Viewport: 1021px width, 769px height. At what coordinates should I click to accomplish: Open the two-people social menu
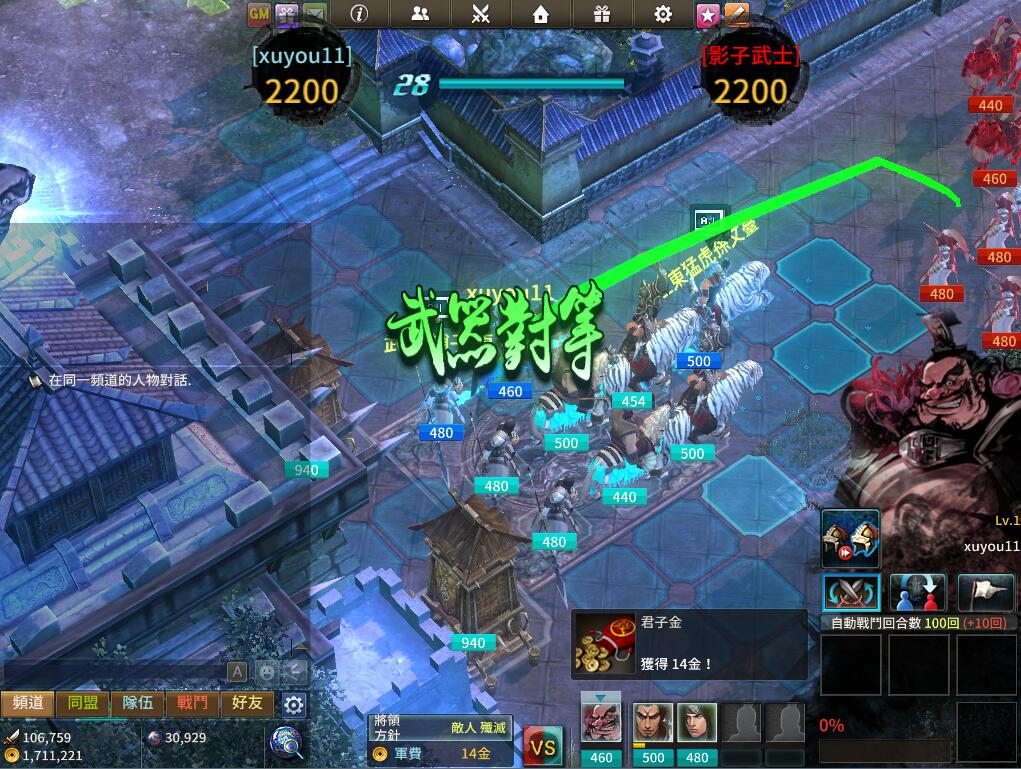pyautogui.click(x=420, y=14)
